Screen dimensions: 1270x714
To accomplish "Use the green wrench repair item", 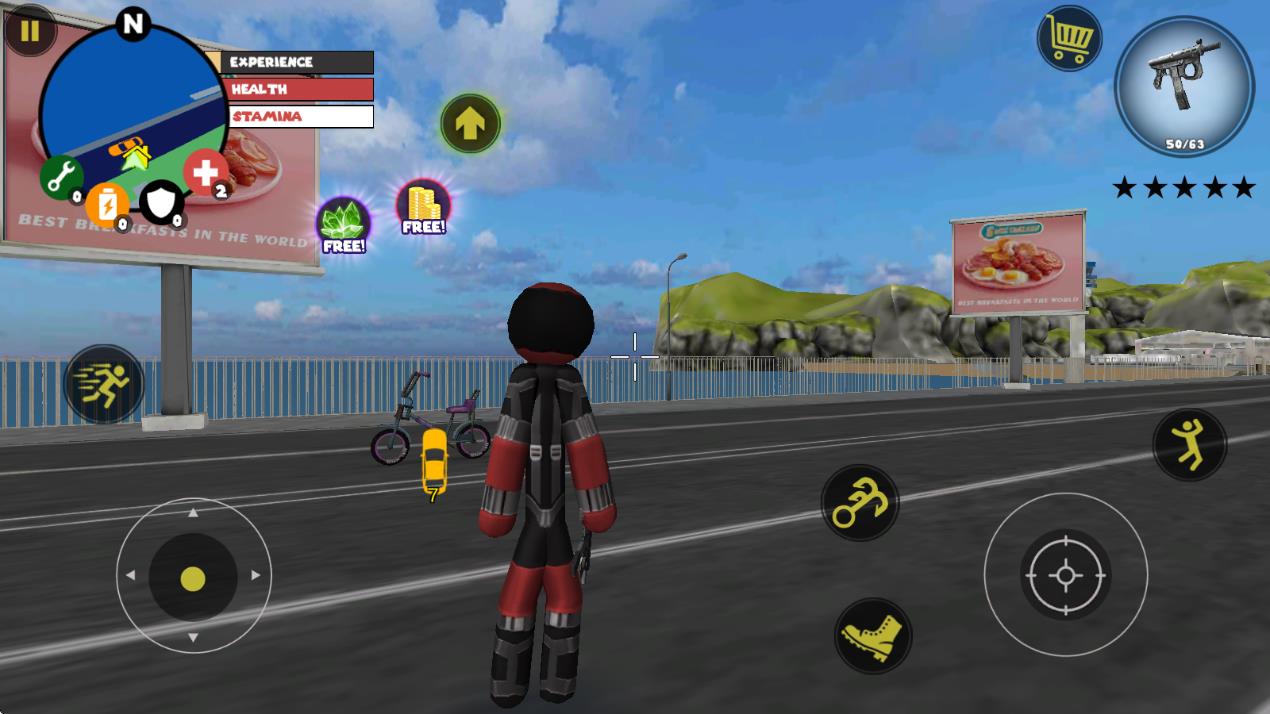I will [61, 177].
